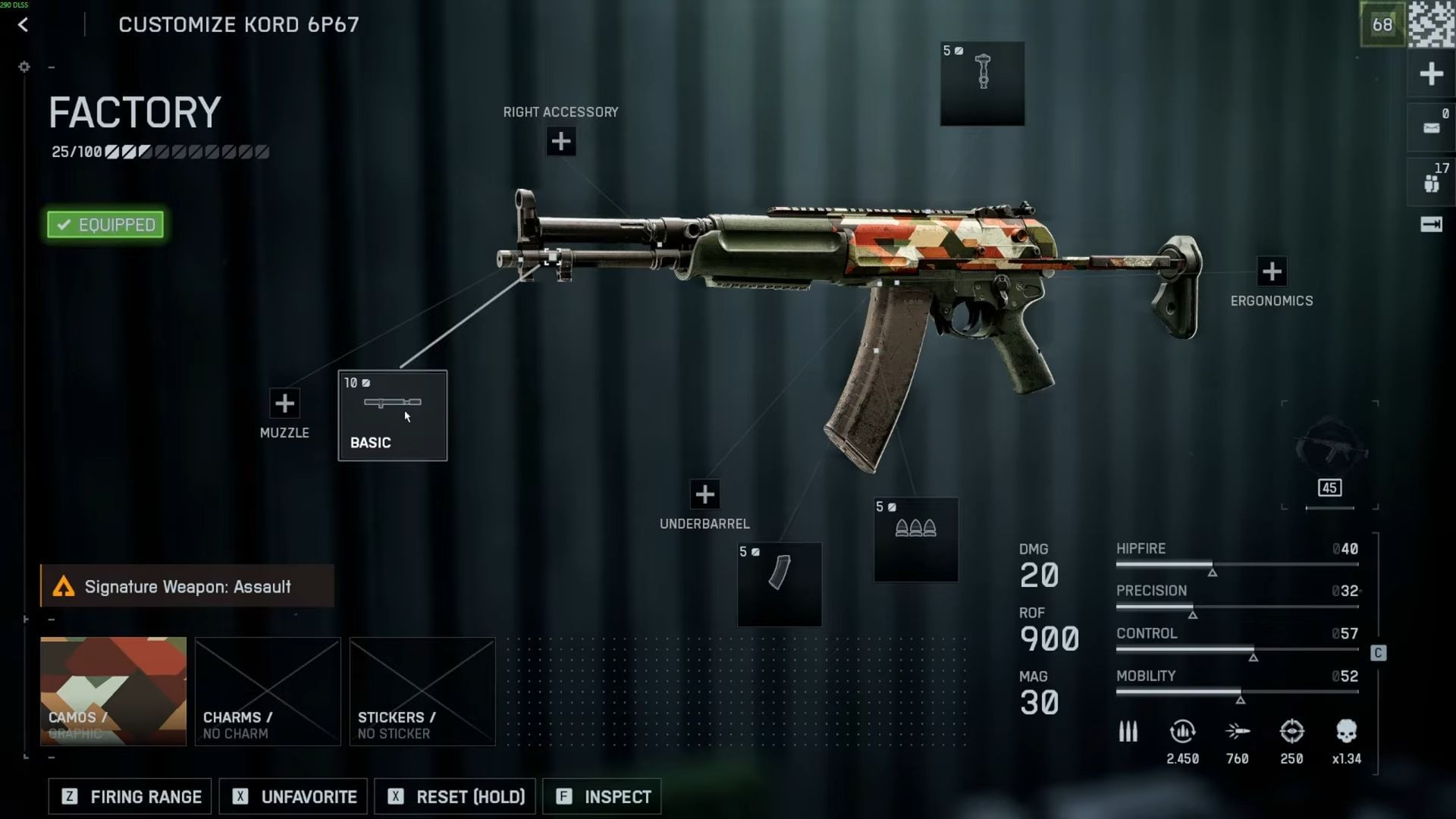This screenshot has width=1456, height=819.
Task: Select the graphic Camos swatch thumbnail
Action: pos(113,691)
